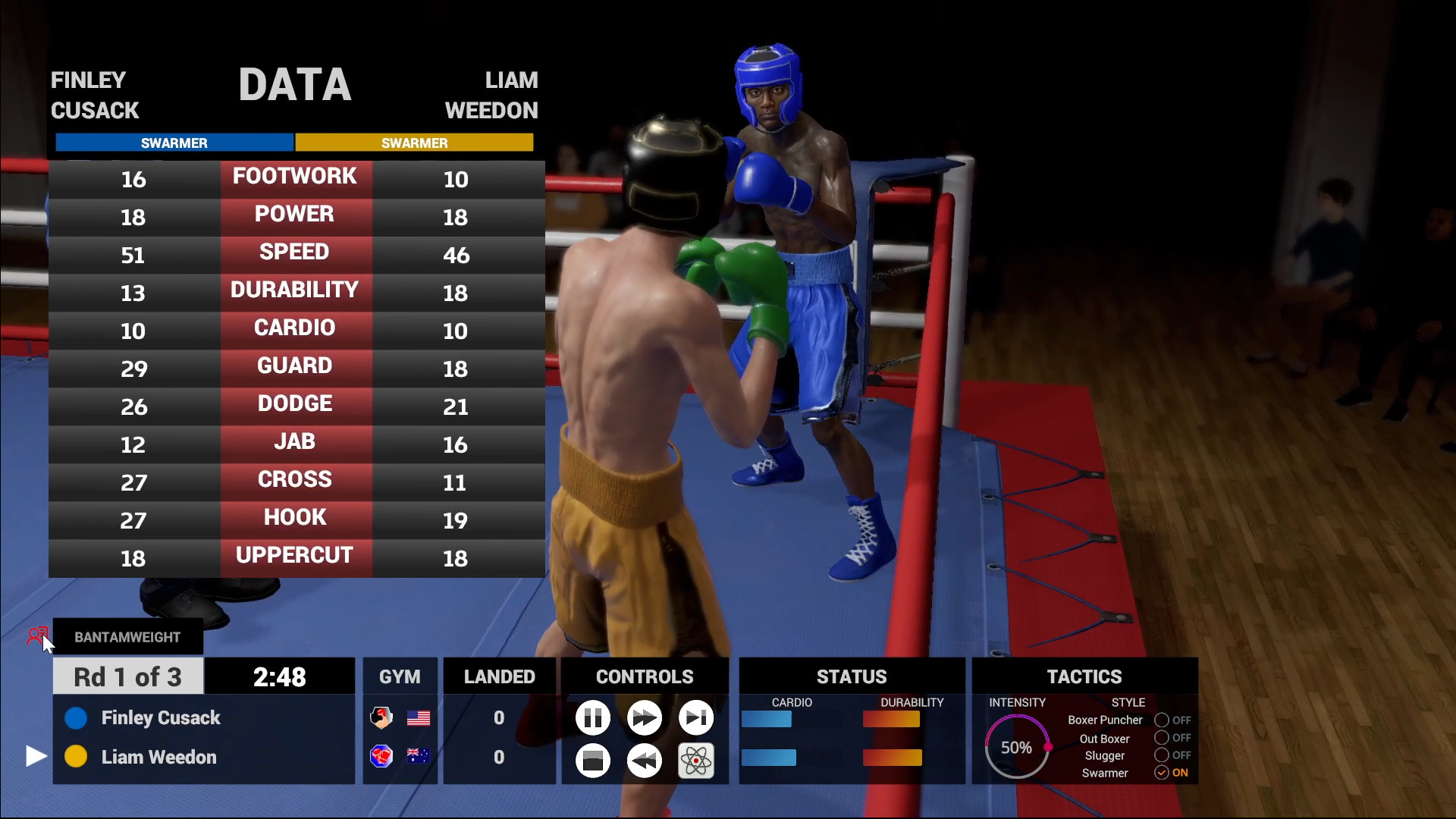Click the DATA panel header
The width and height of the screenshot is (1456, 819).
pos(295,84)
